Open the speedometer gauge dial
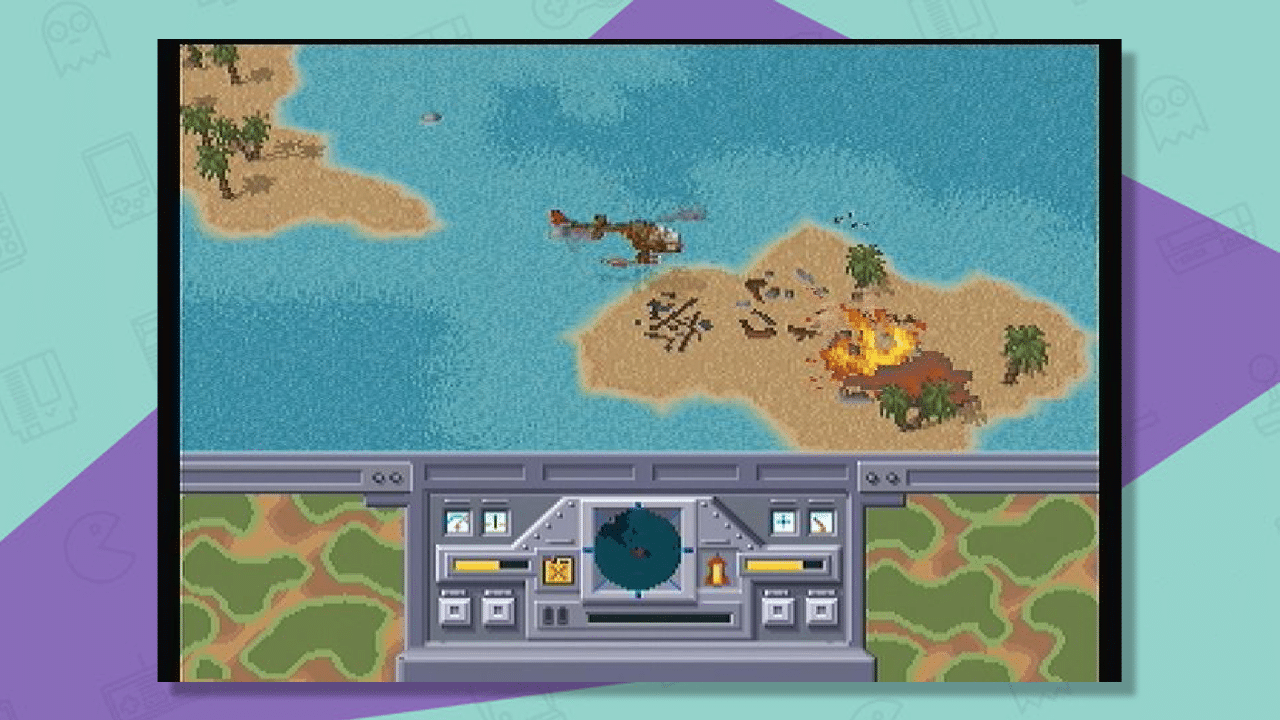 [x=458, y=523]
